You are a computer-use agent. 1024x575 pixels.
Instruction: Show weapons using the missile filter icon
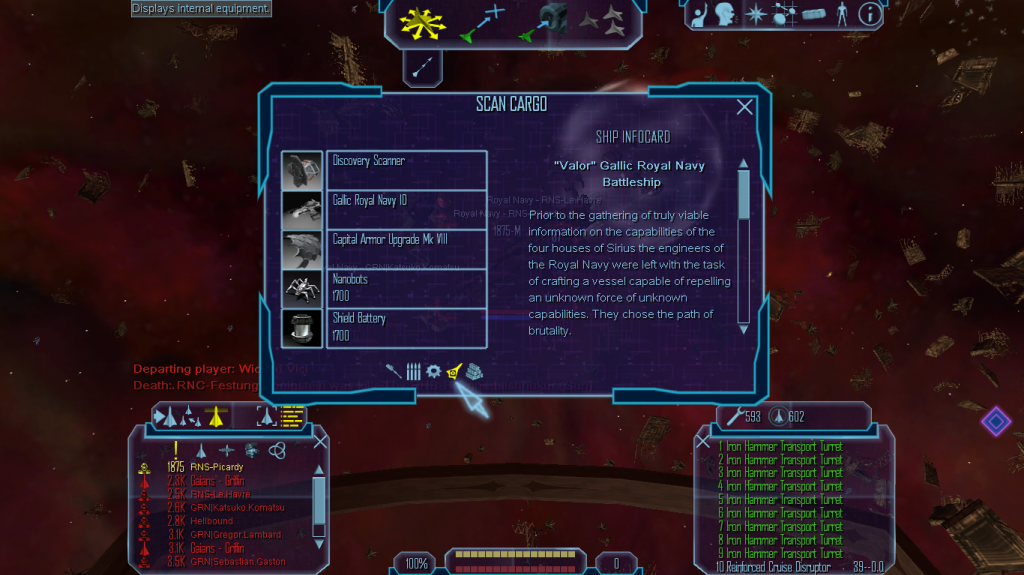click(393, 371)
